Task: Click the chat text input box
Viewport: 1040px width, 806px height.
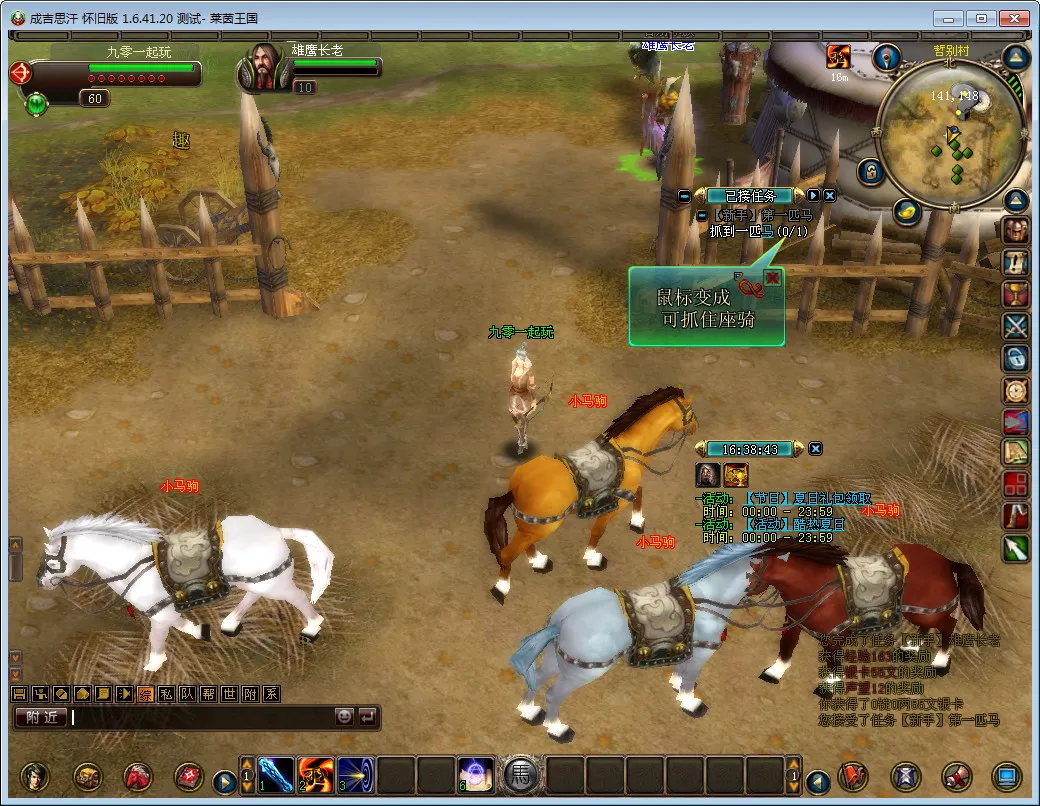Action: (200, 717)
